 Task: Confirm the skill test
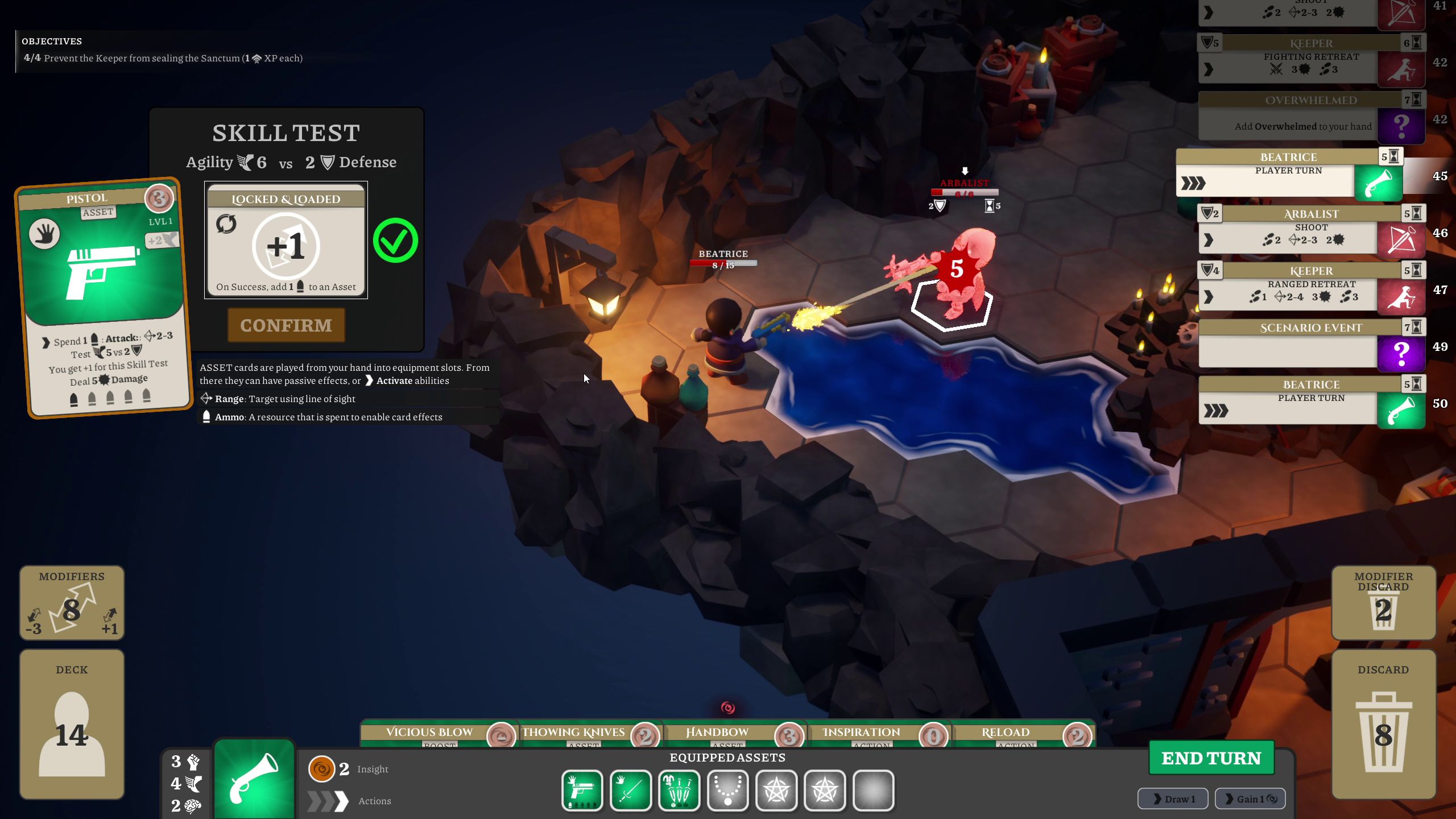coord(286,325)
